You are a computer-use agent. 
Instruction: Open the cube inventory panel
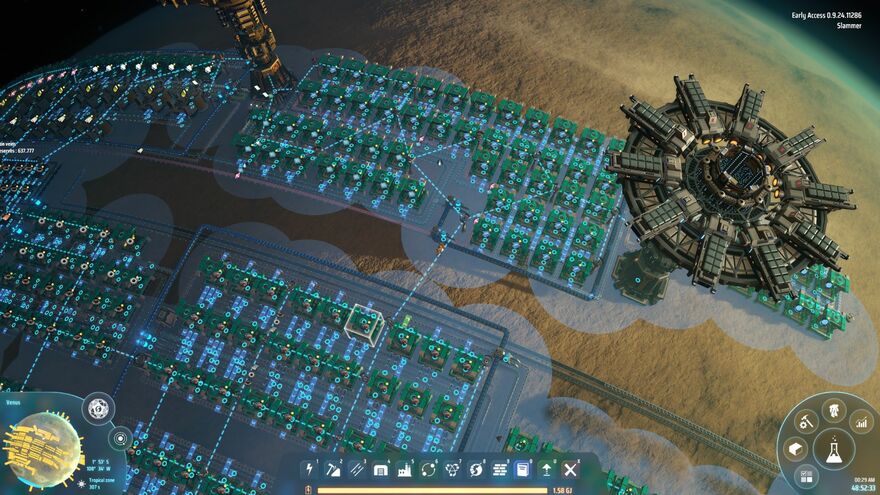(x=795, y=450)
